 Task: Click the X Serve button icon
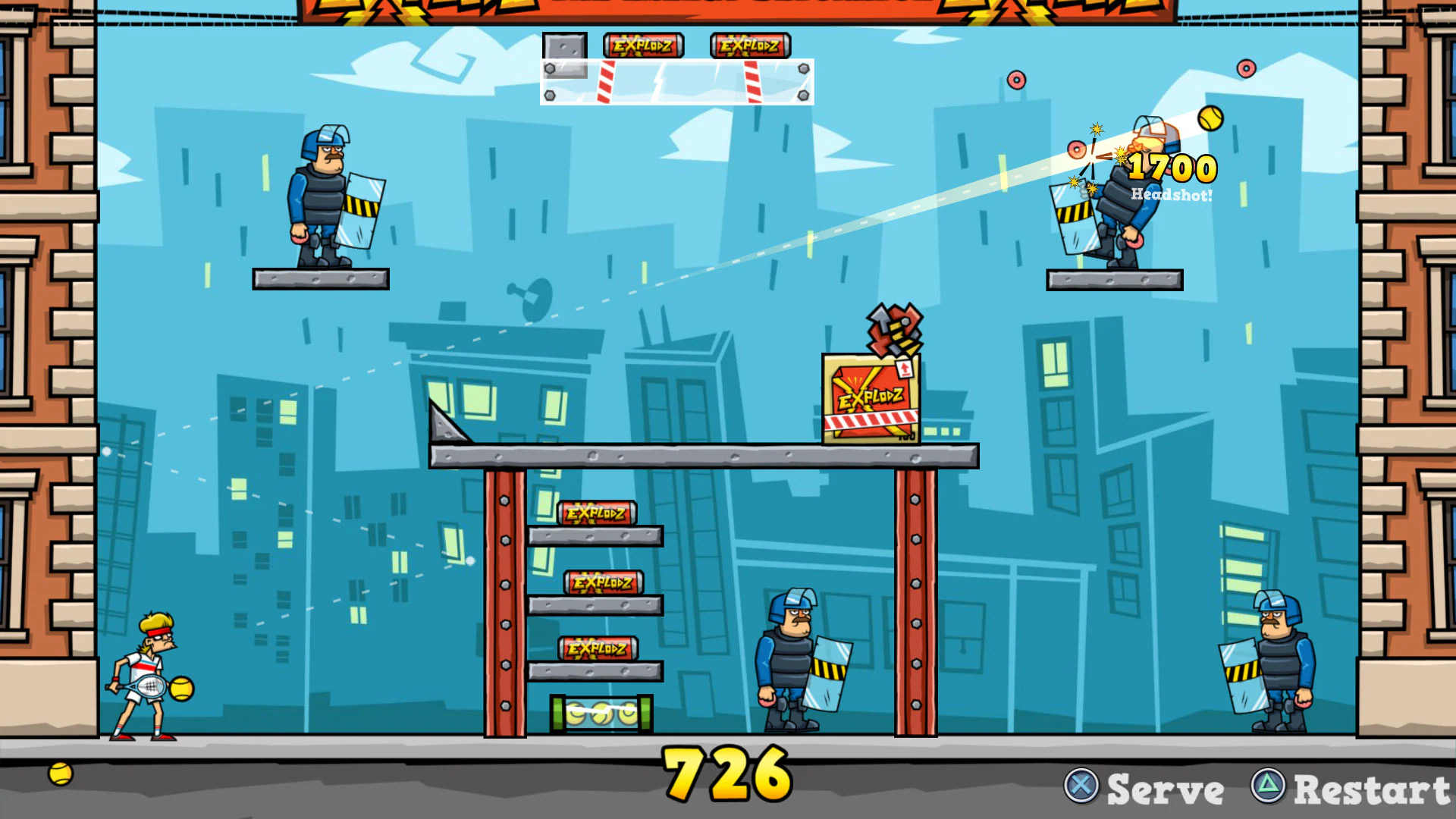(x=1082, y=787)
